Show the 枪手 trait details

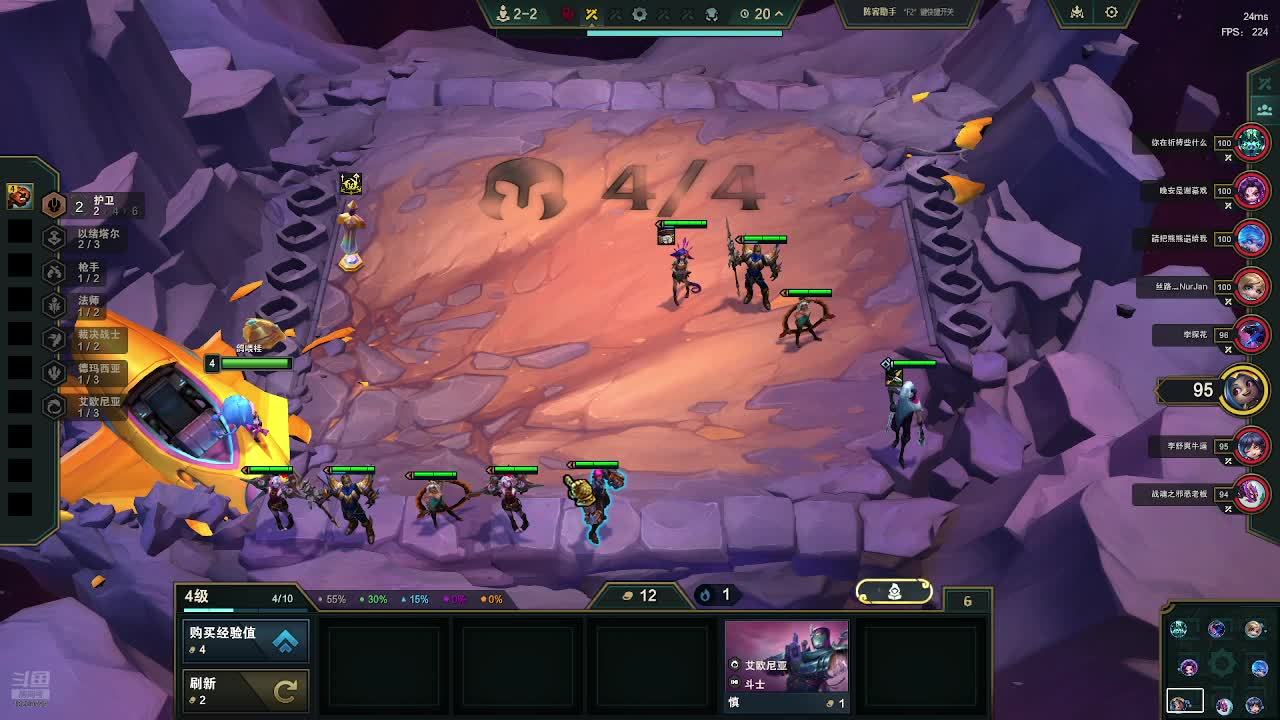click(55, 271)
